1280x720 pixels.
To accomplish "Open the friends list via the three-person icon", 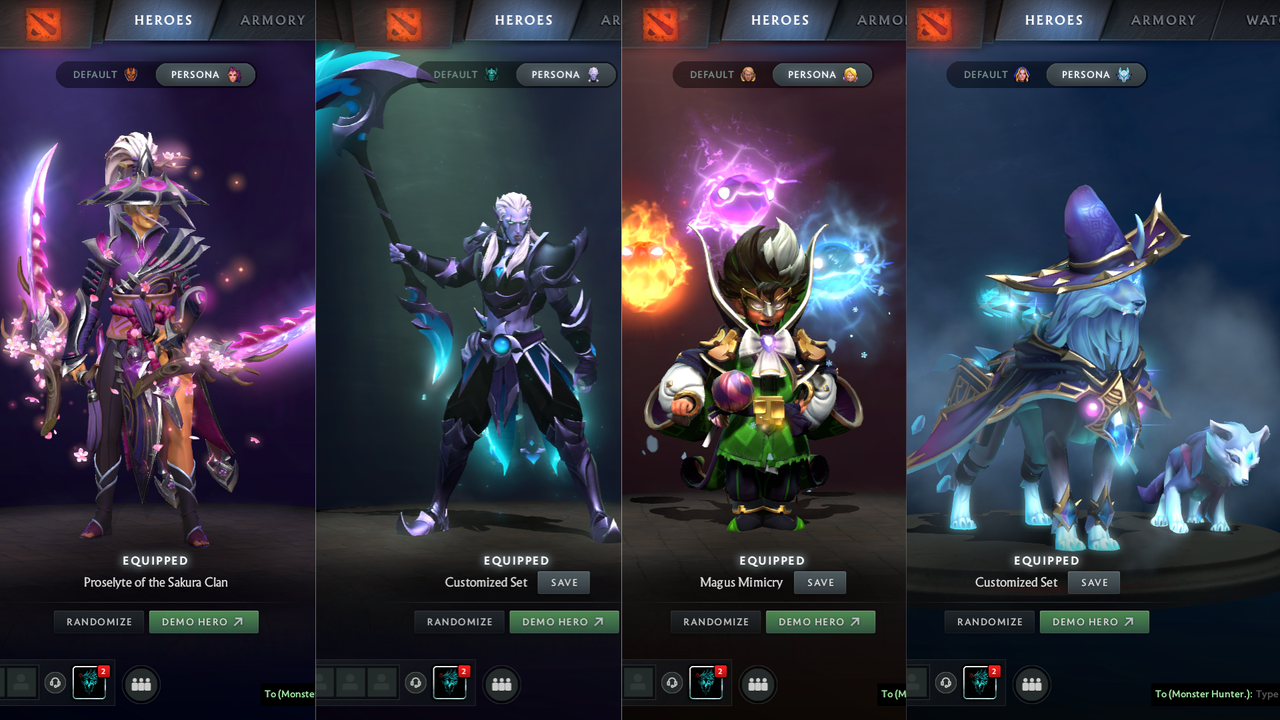I will pyautogui.click(x=140, y=684).
